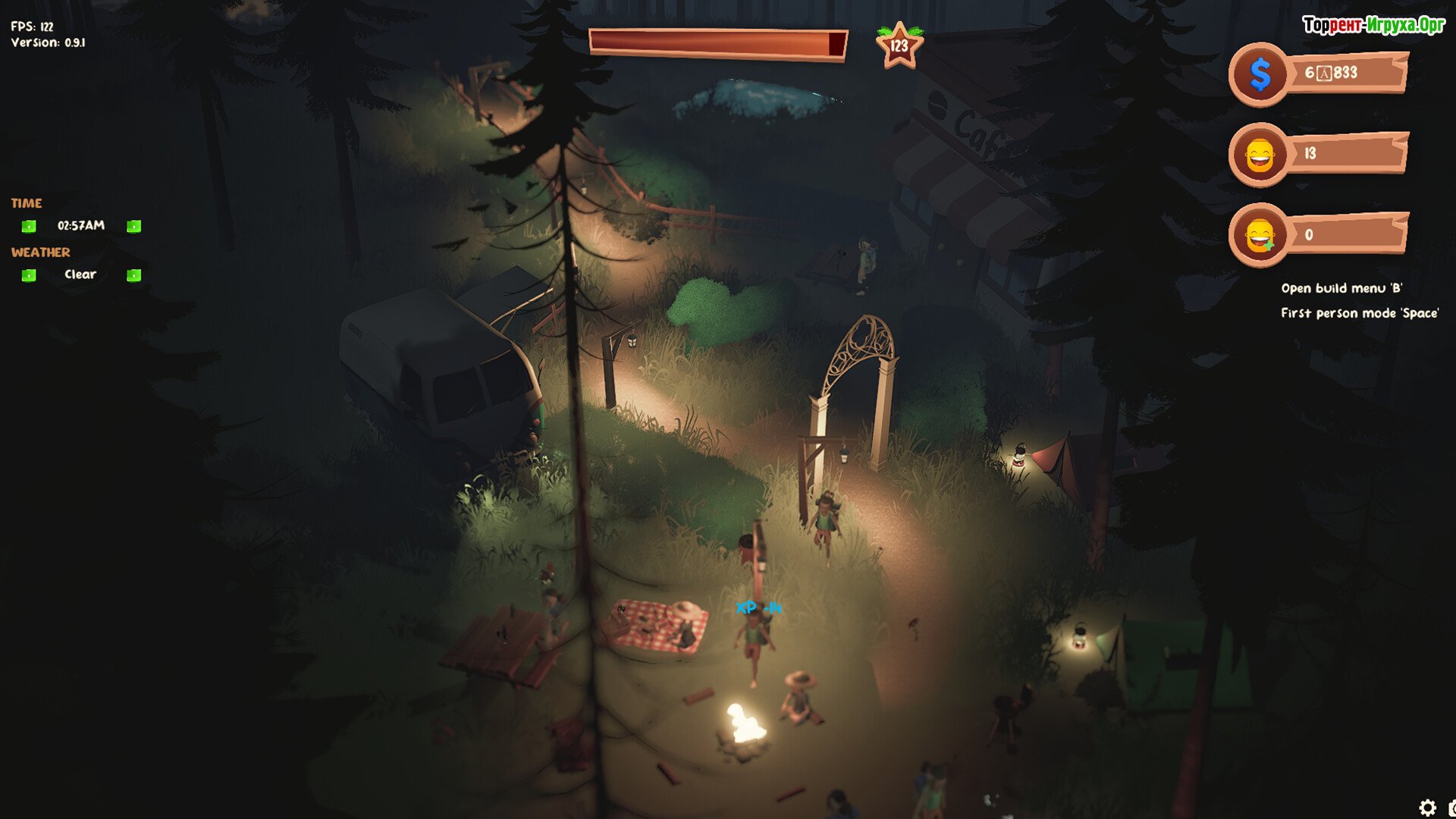
Task: Select the blue dollar money icon
Action: click(x=1260, y=74)
